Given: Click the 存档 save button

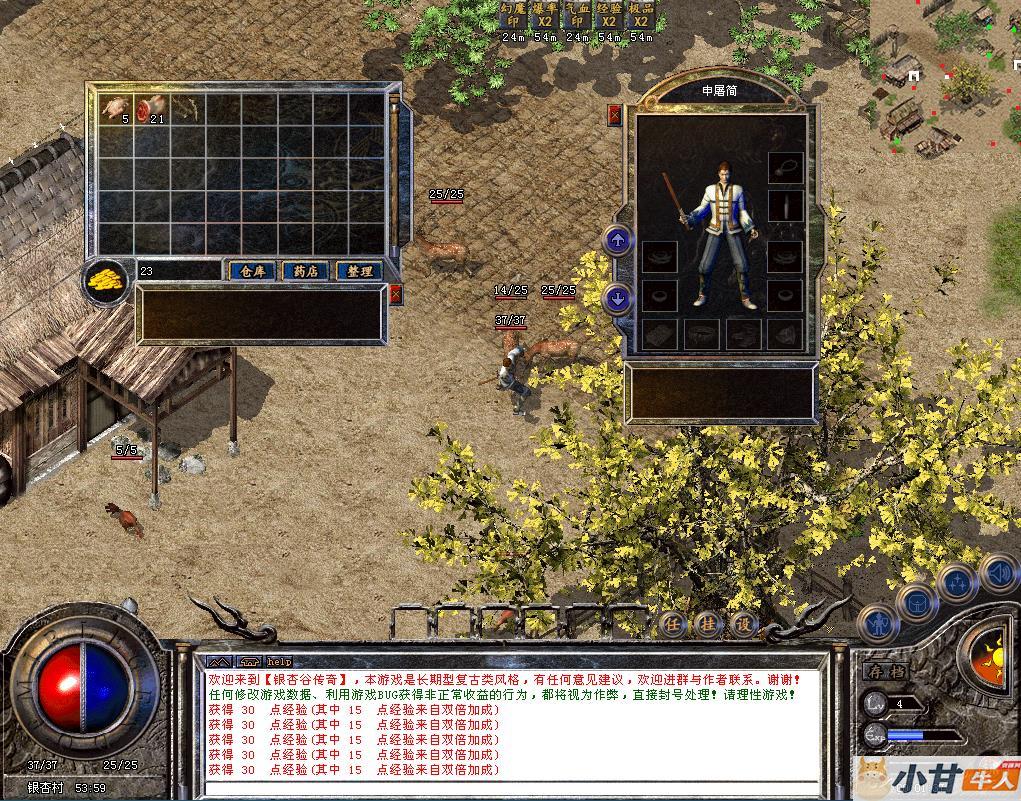Looking at the screenshot, I should 884,672.
